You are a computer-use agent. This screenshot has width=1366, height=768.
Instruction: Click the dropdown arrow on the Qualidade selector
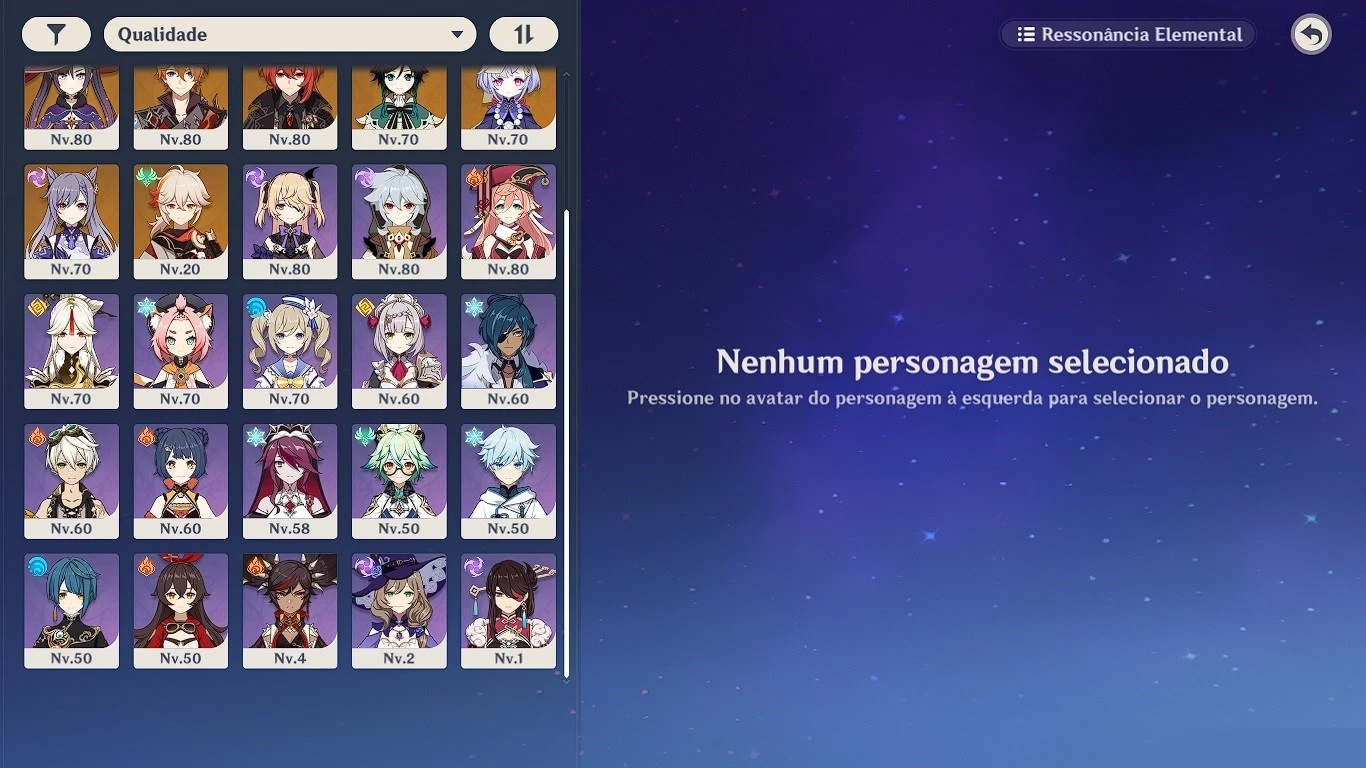point(459,33)
